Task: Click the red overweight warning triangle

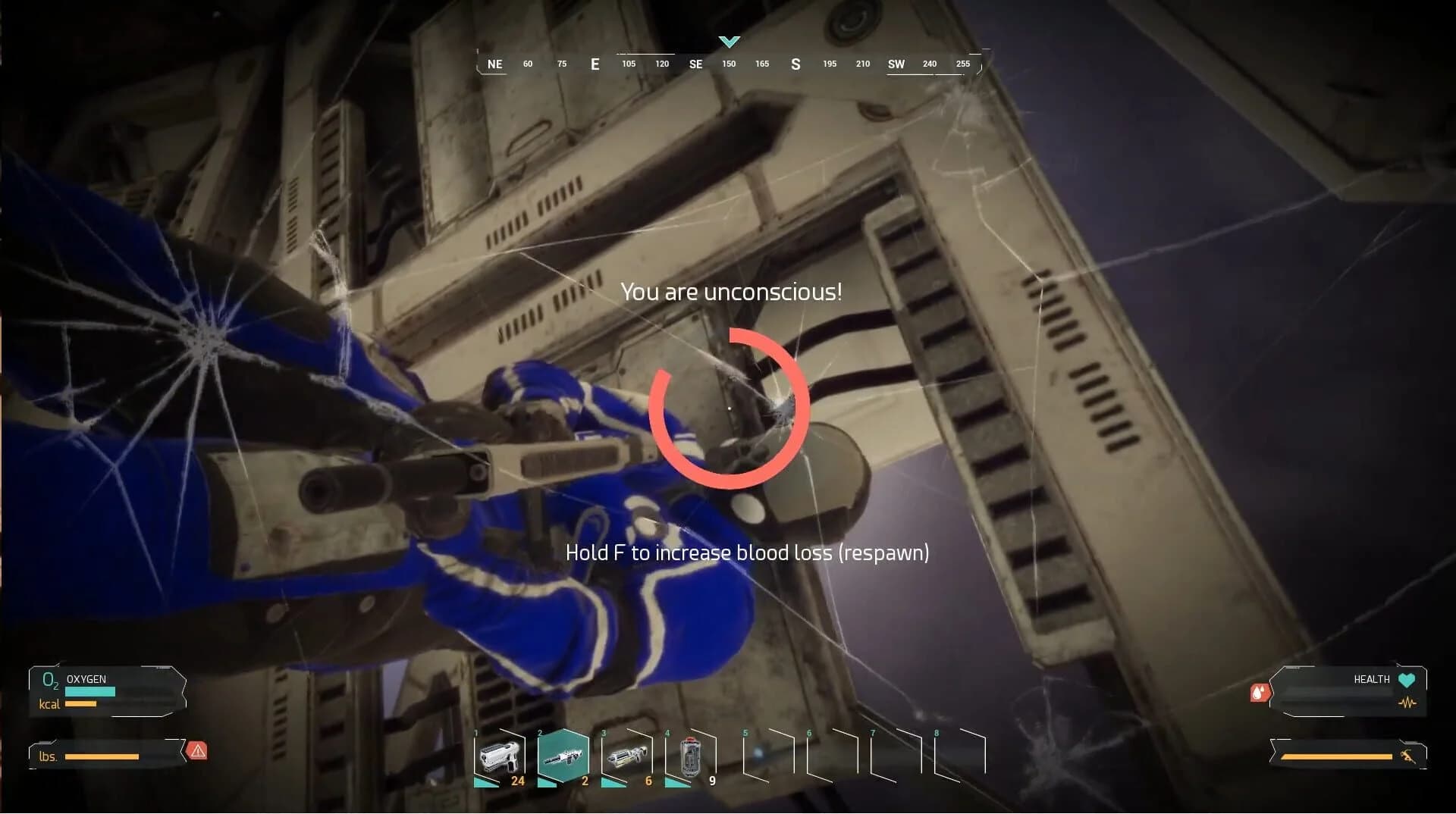Action: coord(197,750)
